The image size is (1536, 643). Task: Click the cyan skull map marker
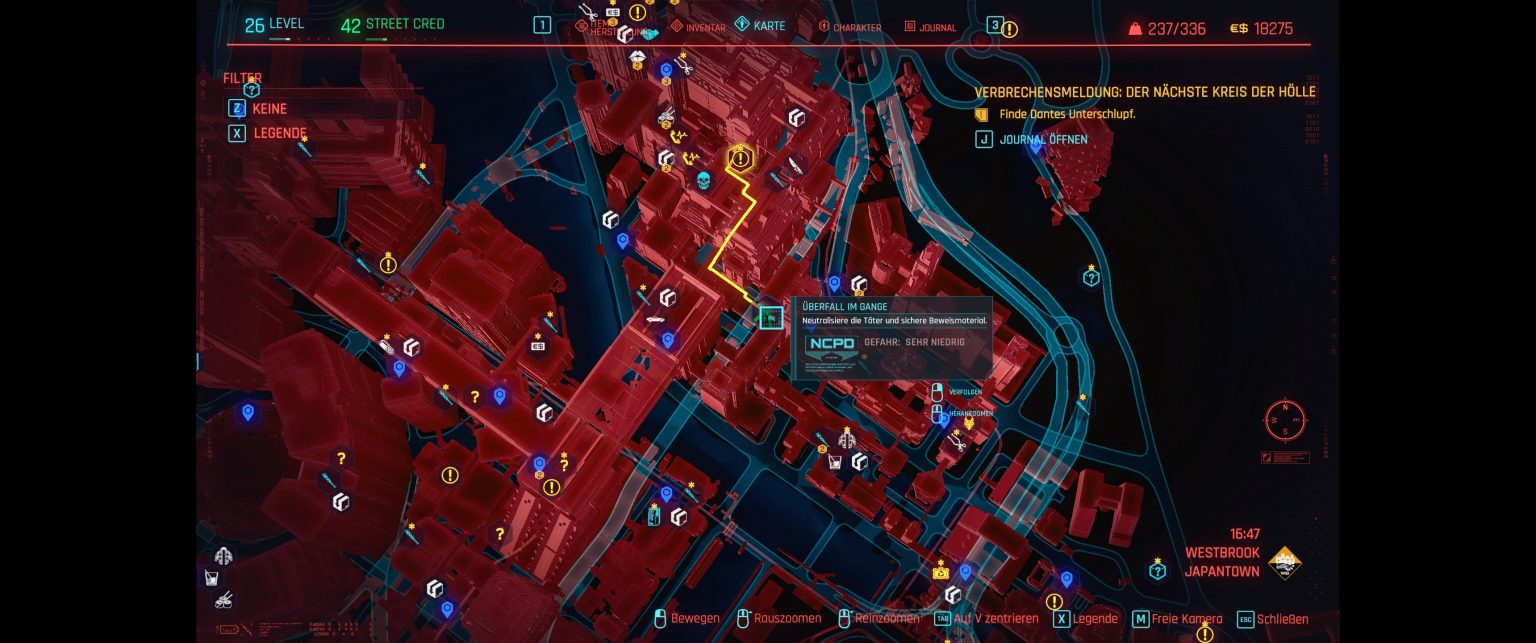pos(703,180)
